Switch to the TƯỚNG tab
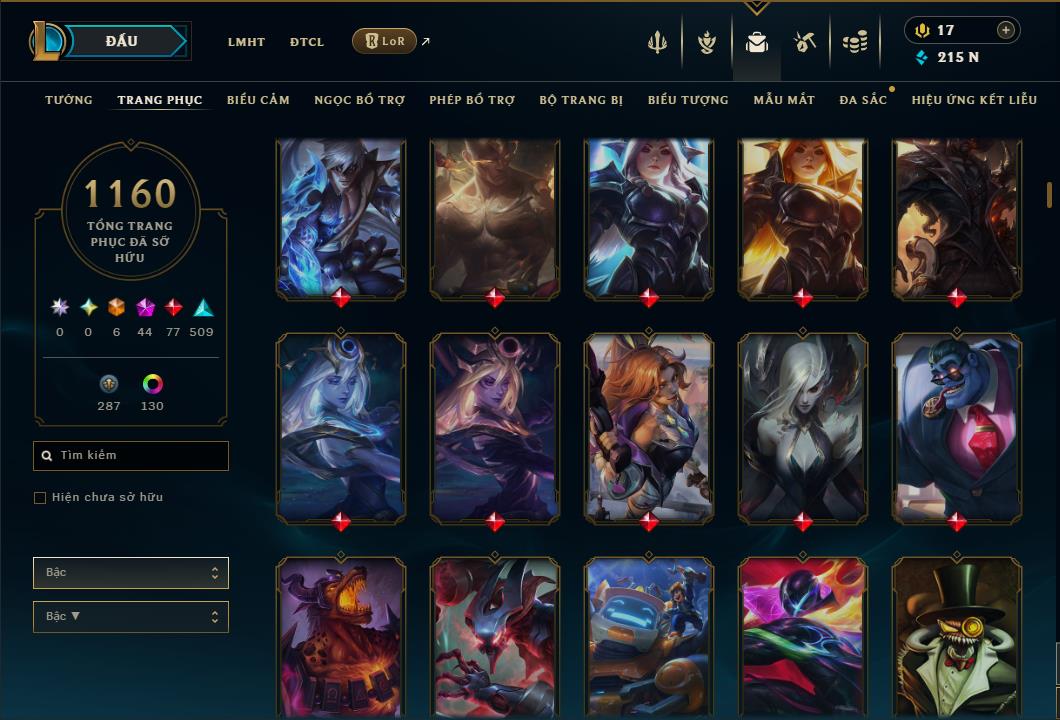 (69, 100)
